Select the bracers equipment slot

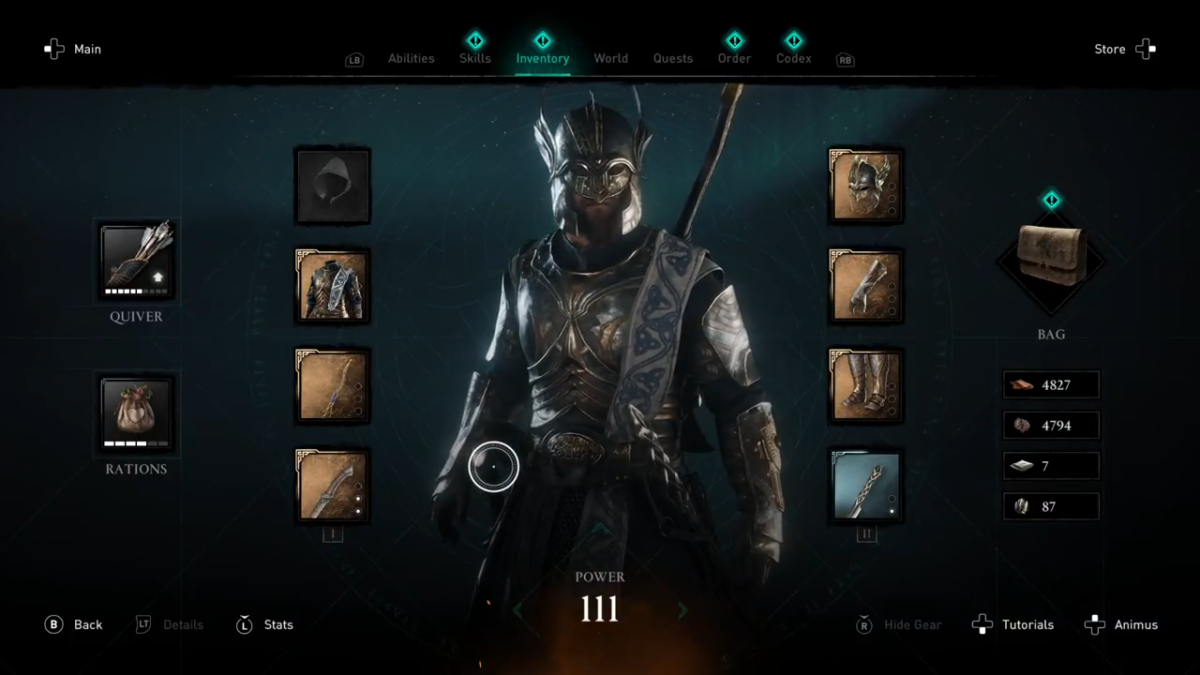pos(866,286)
